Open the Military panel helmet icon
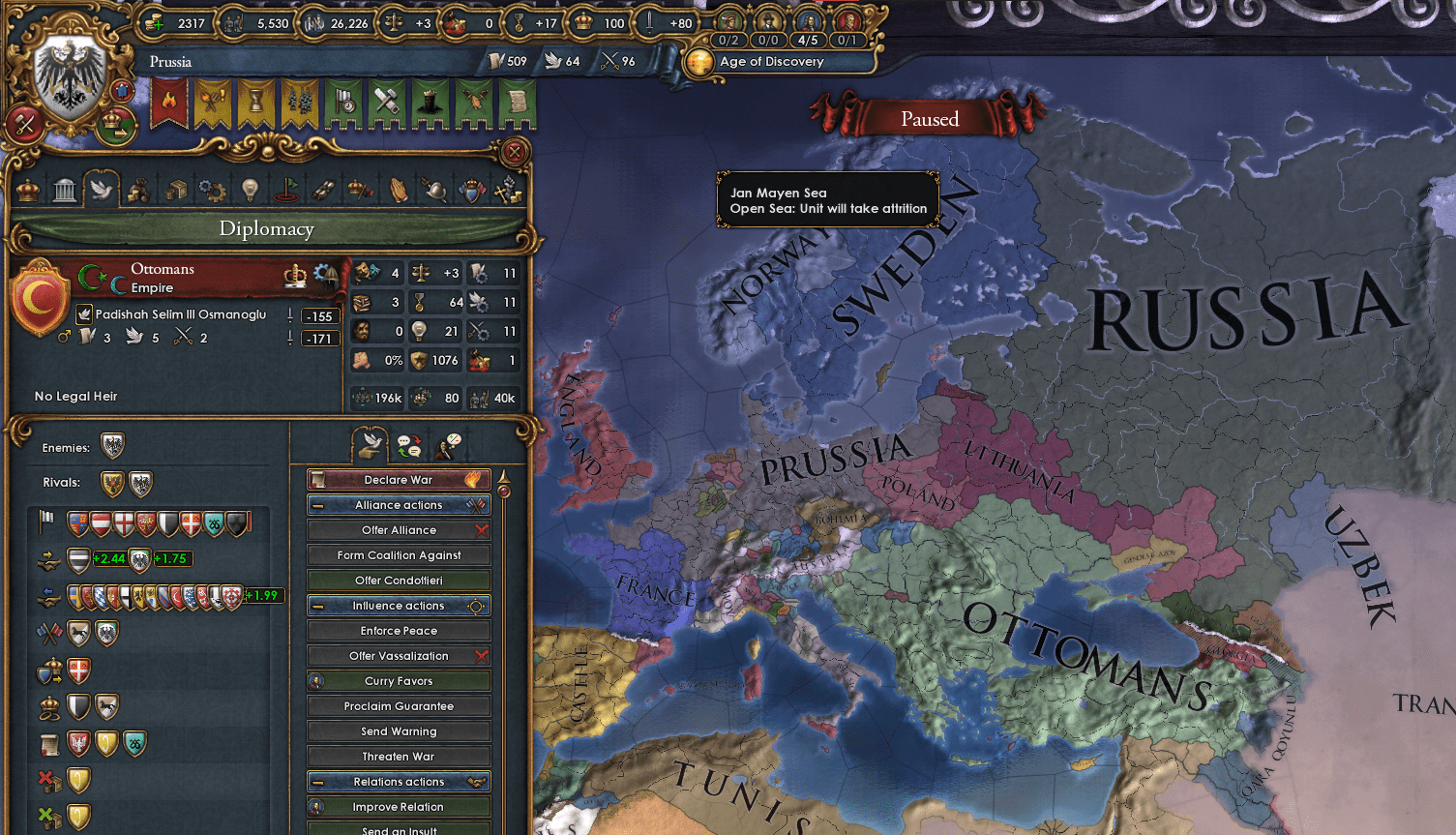The image size is (1456, 835). [433, 190]
